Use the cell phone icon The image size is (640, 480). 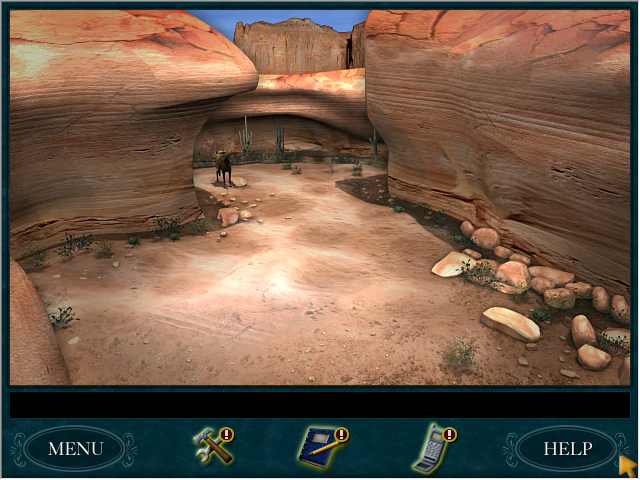coord(432,448)
